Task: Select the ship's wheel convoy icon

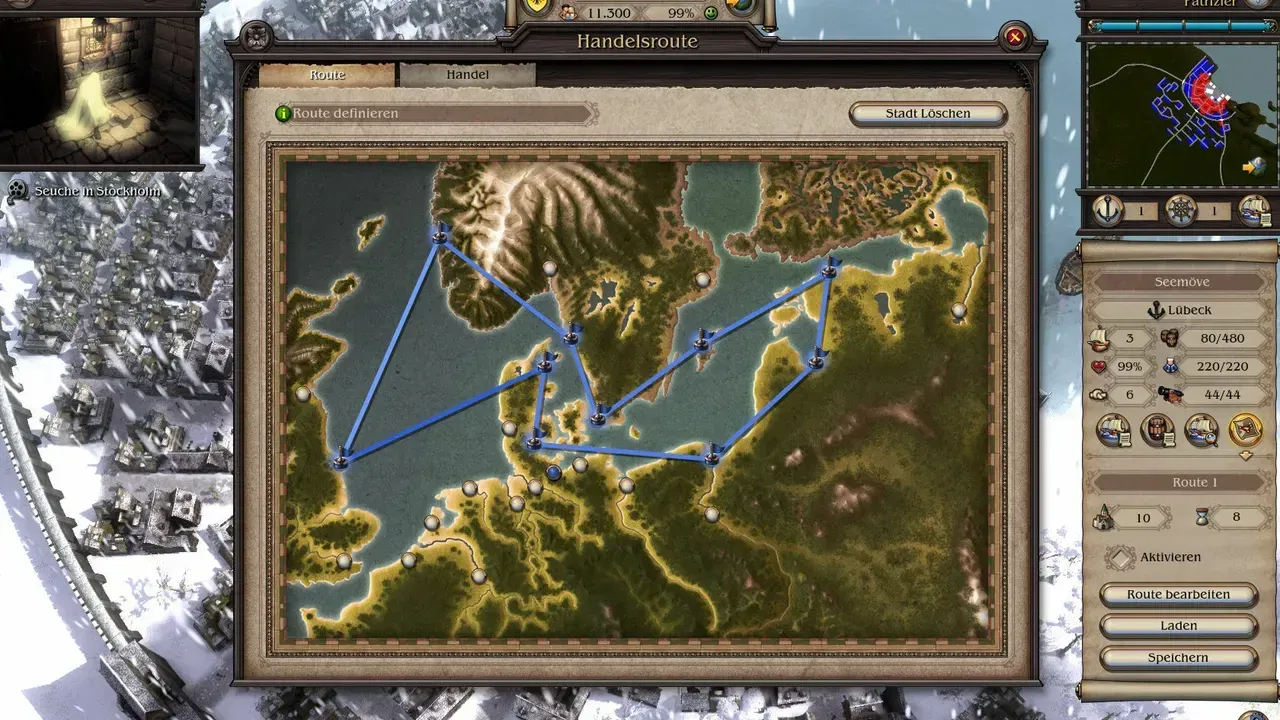Action: 1182,211
